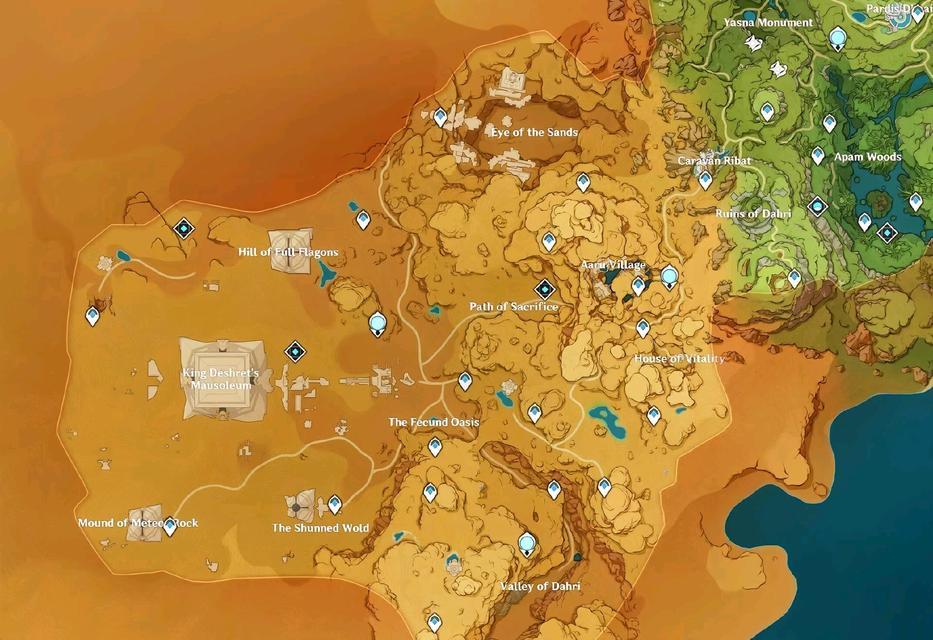
Task: Select the teleport waypoint at Caravan Ribat
Action: click(x=705, y=180)
